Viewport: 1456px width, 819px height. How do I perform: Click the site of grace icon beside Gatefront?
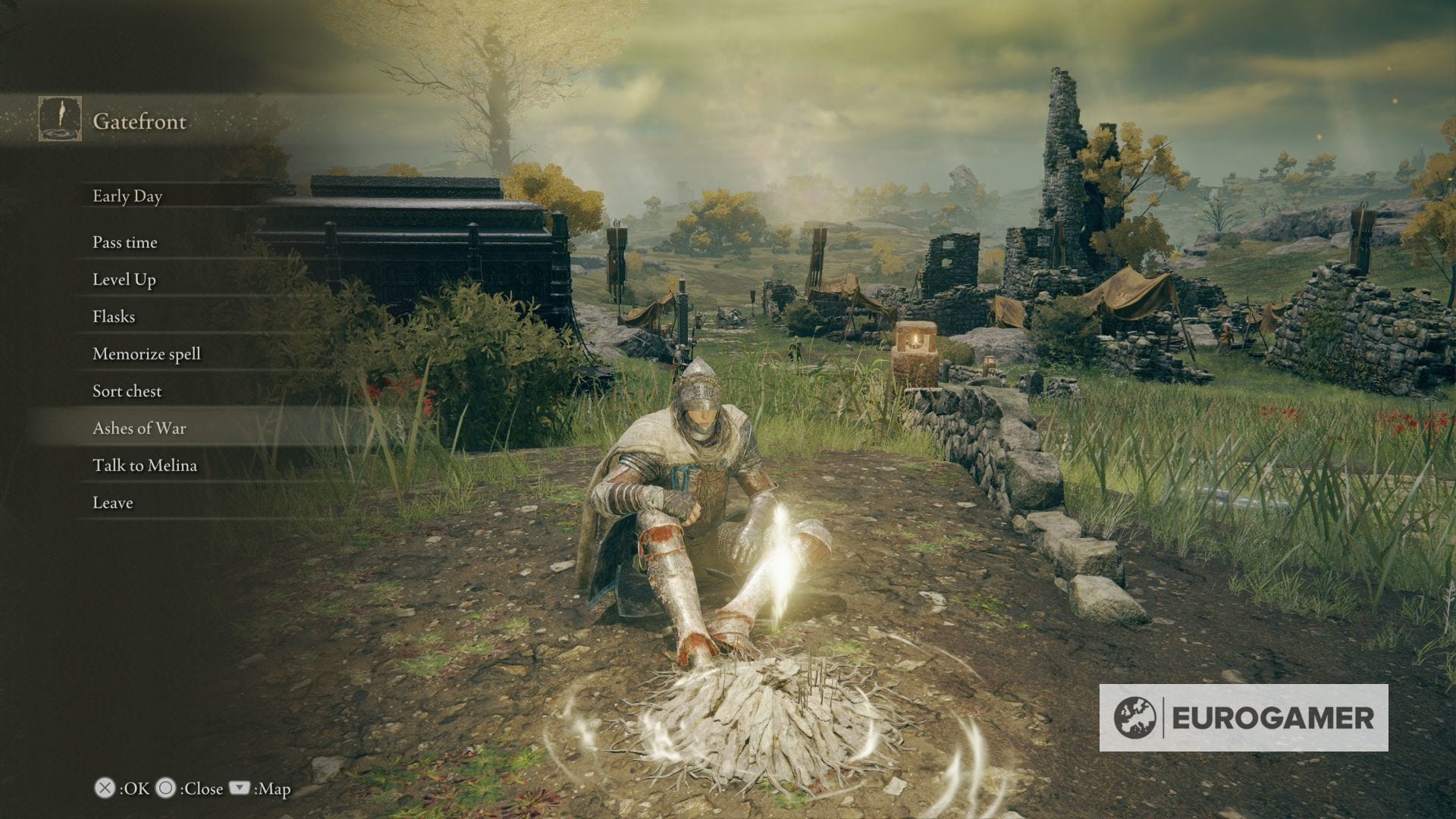click(x=59, y=120)
